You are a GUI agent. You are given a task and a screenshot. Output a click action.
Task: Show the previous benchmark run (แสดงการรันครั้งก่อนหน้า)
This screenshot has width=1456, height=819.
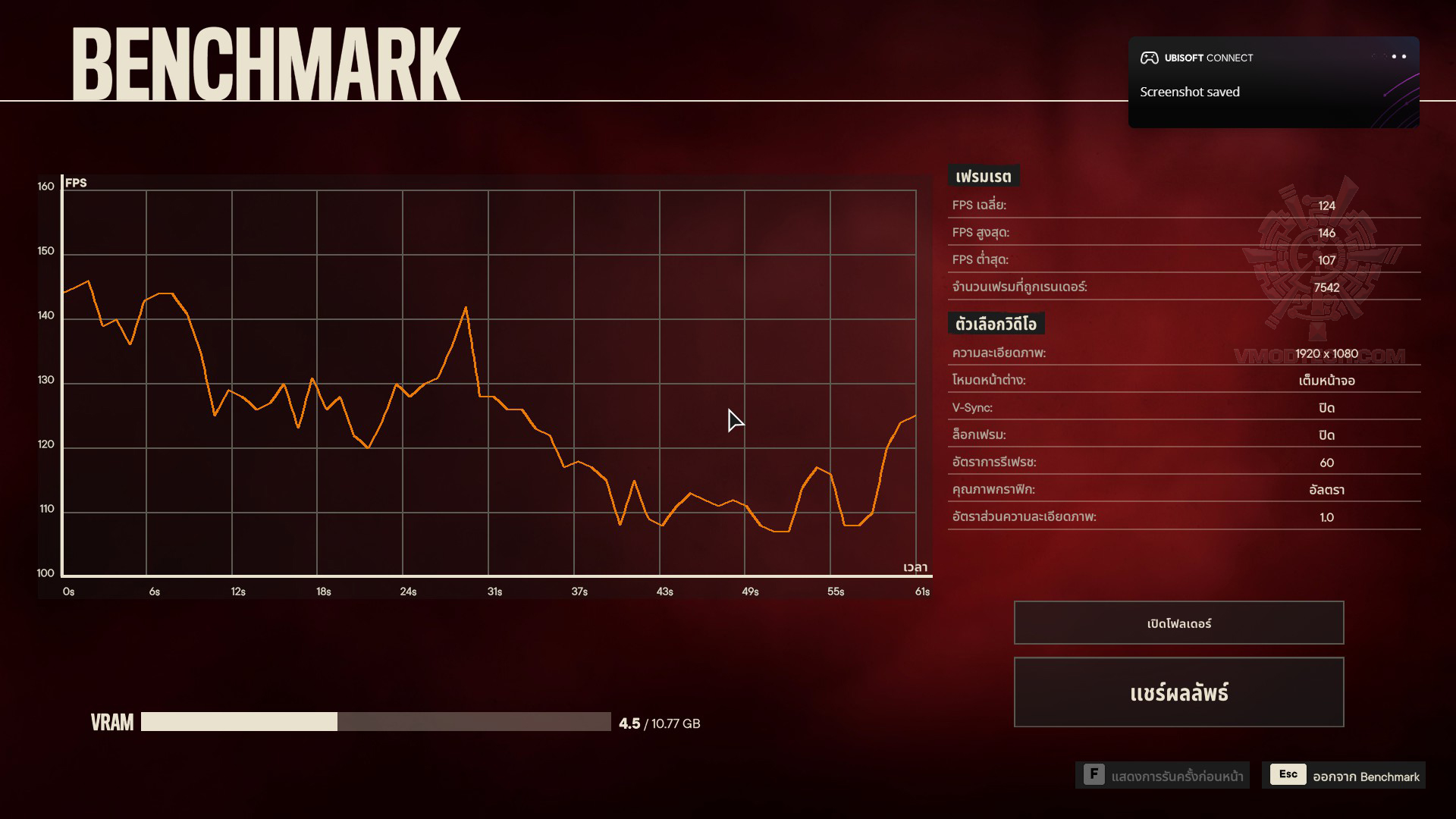click(x=1163, y=775)
